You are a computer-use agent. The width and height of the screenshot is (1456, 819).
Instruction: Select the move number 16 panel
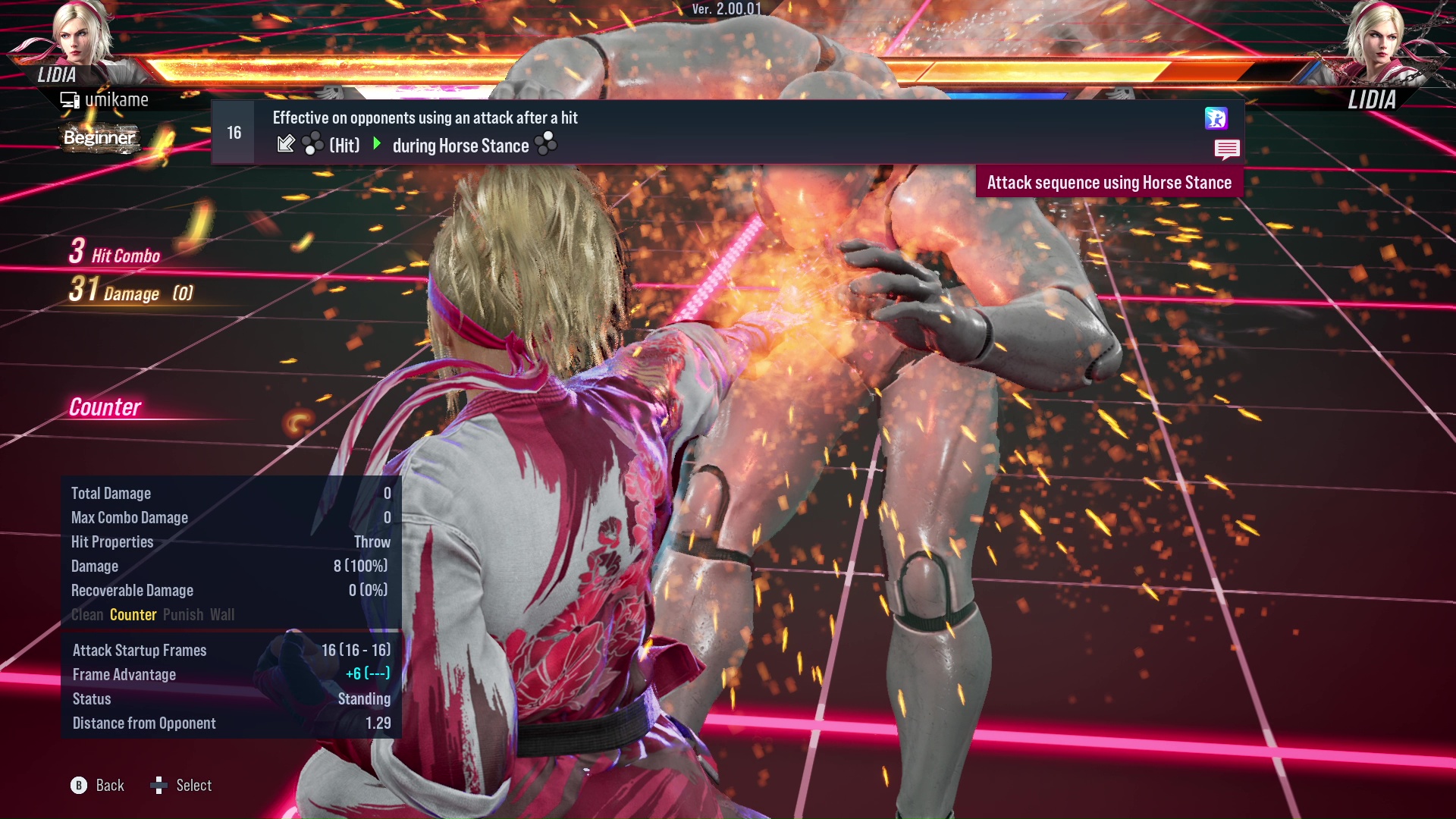tap(233, 132)
